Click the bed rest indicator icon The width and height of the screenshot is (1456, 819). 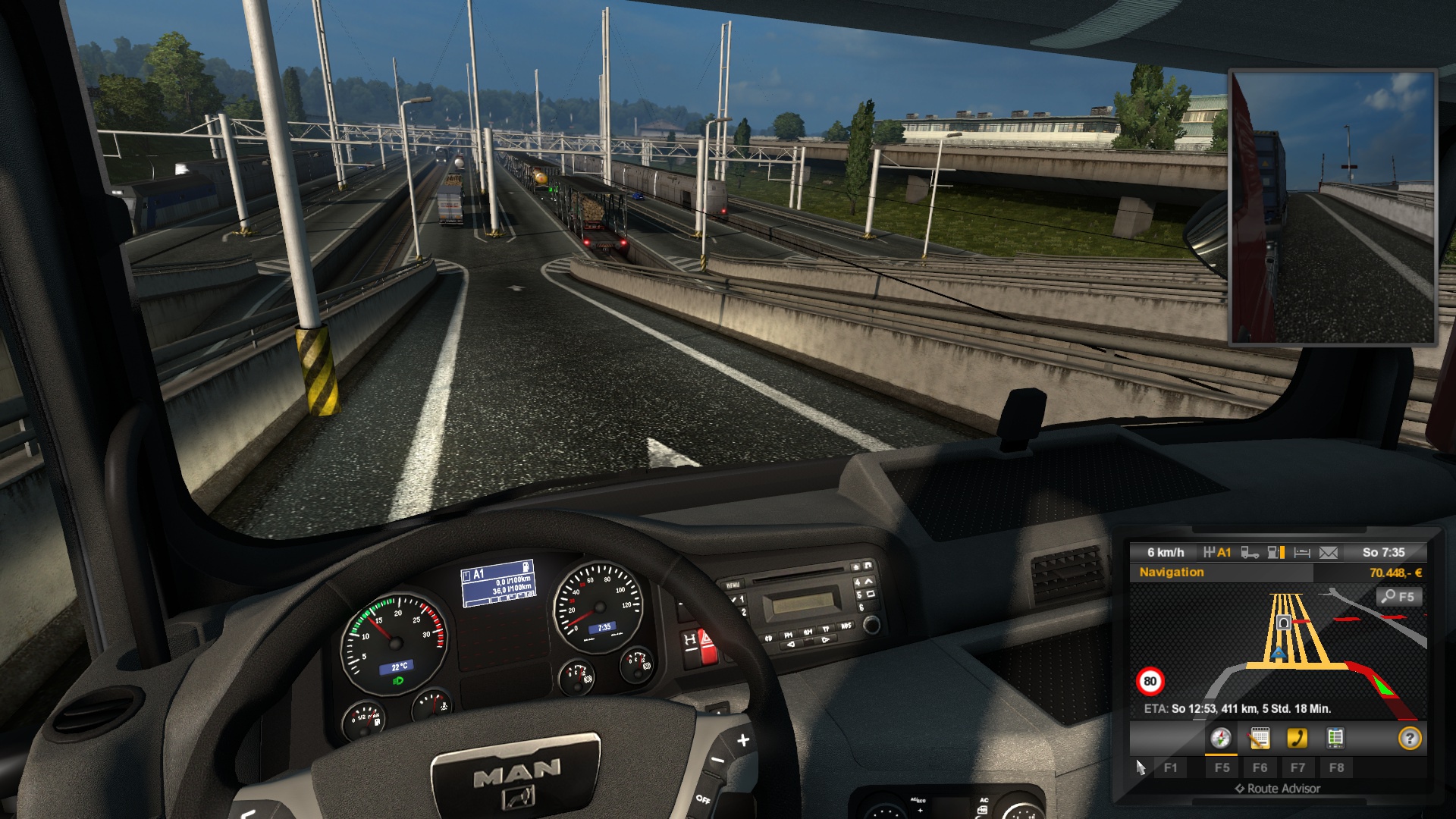[1302, 553]
